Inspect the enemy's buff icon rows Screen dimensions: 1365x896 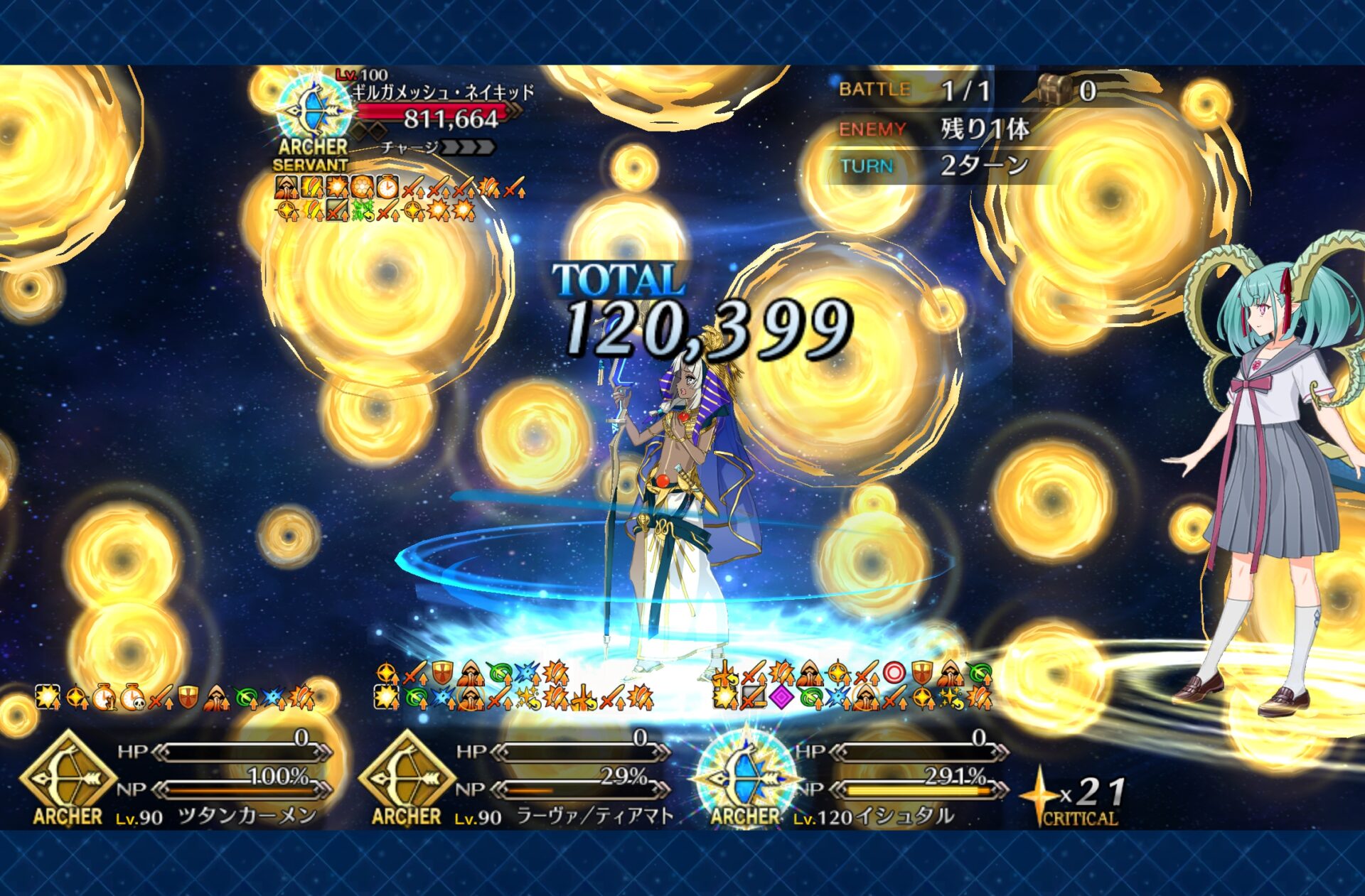398,199
